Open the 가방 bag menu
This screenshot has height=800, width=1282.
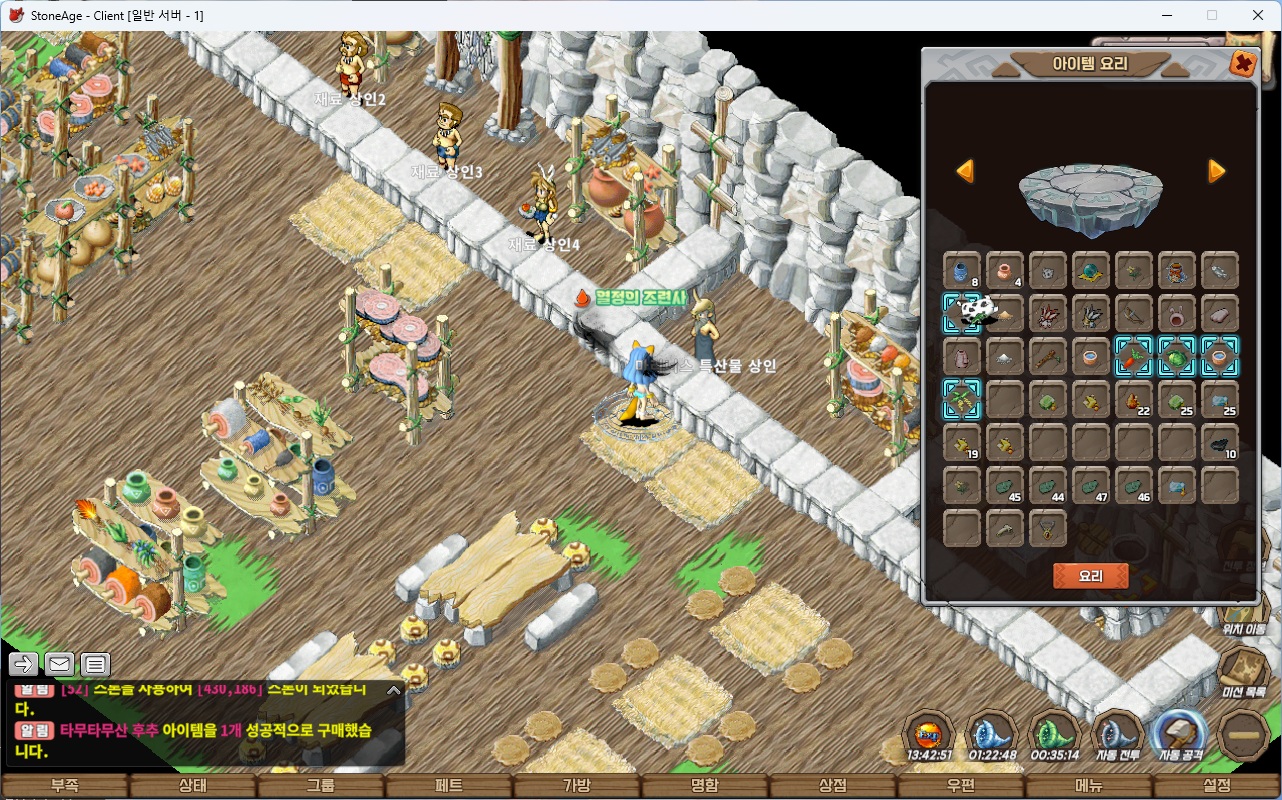coord(577,786)
